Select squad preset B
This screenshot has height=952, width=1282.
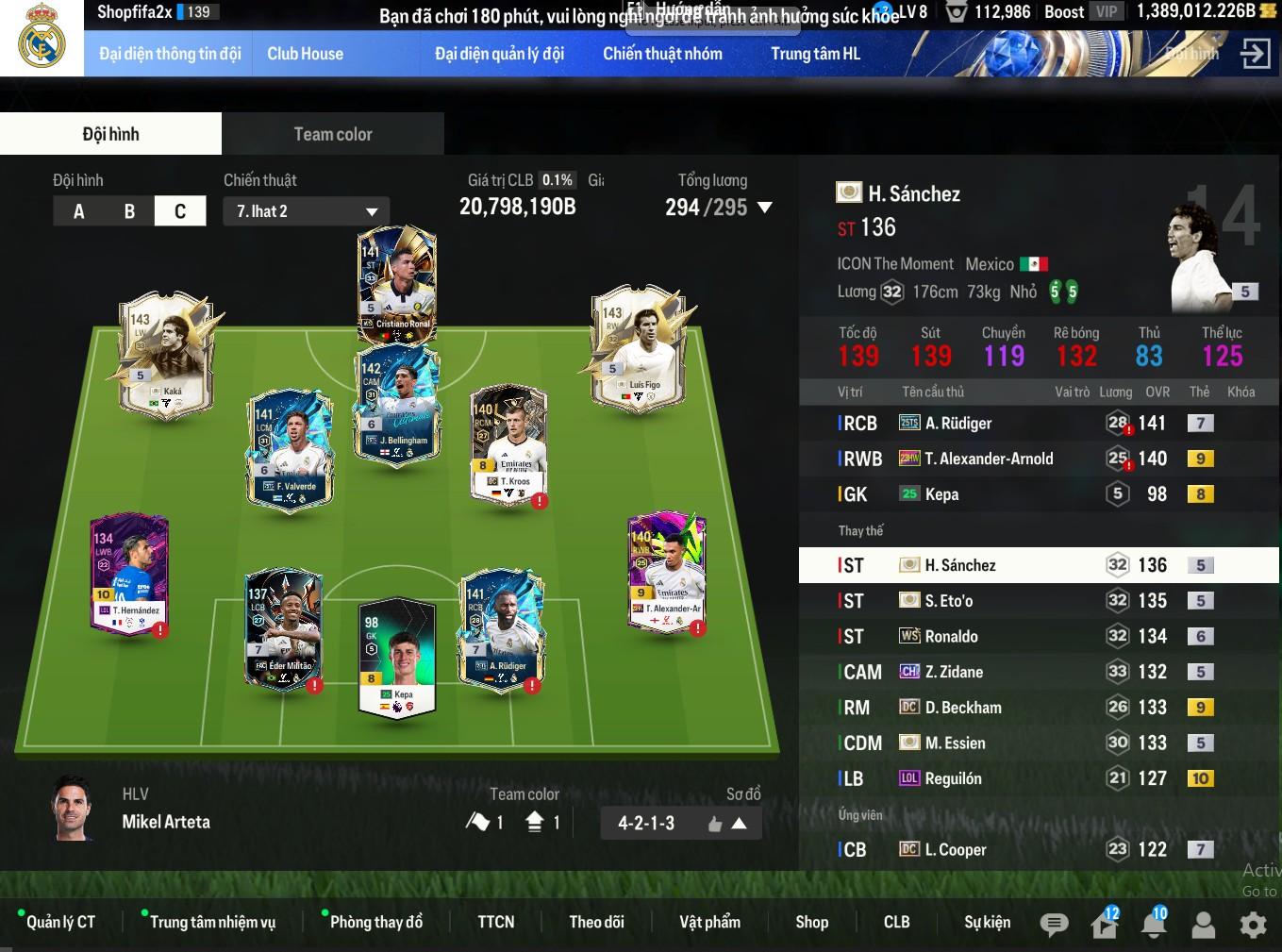click(x=129, y=211)
